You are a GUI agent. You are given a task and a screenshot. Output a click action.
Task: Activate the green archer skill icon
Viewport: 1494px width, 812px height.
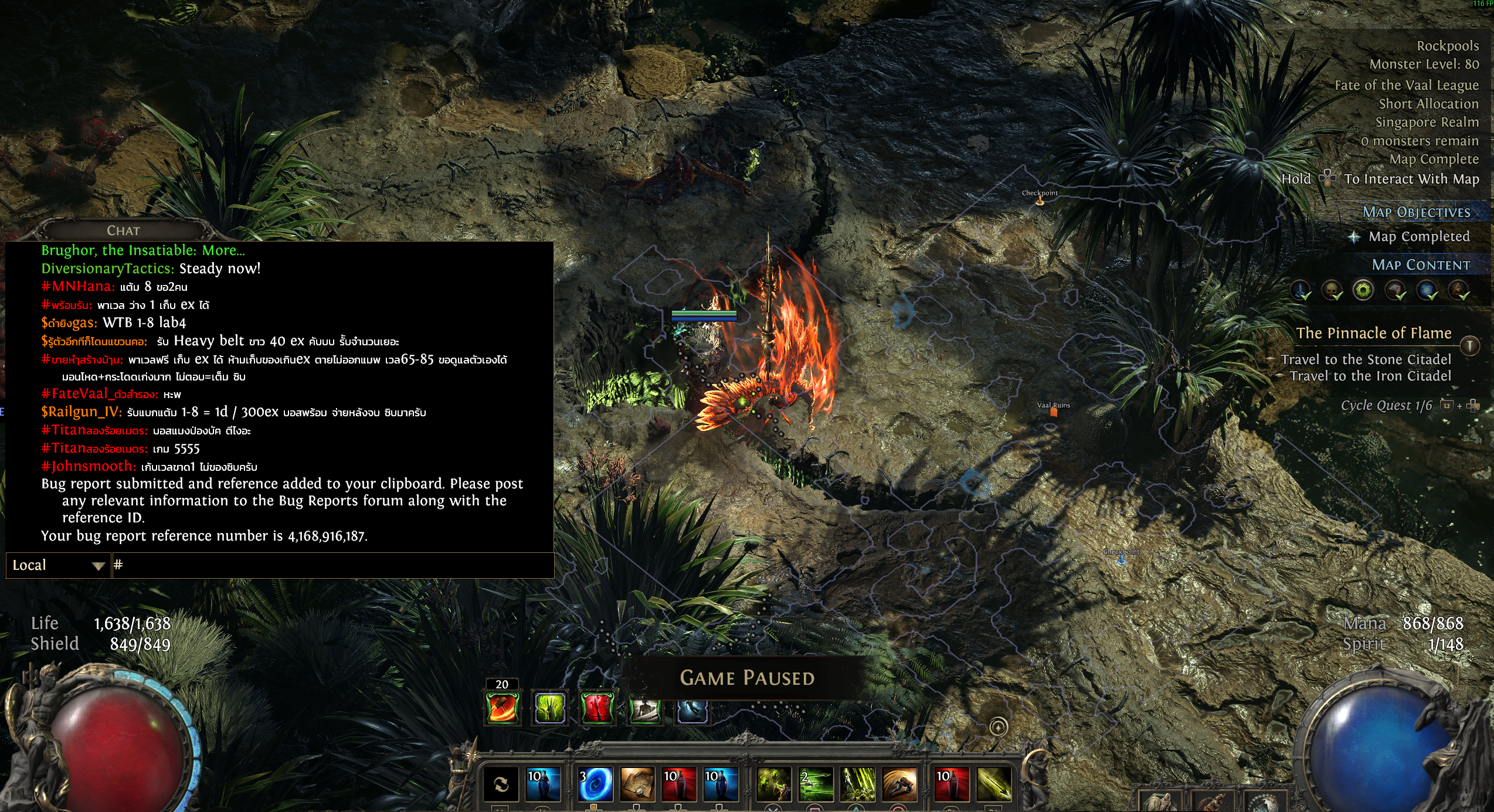coord(774,784)
